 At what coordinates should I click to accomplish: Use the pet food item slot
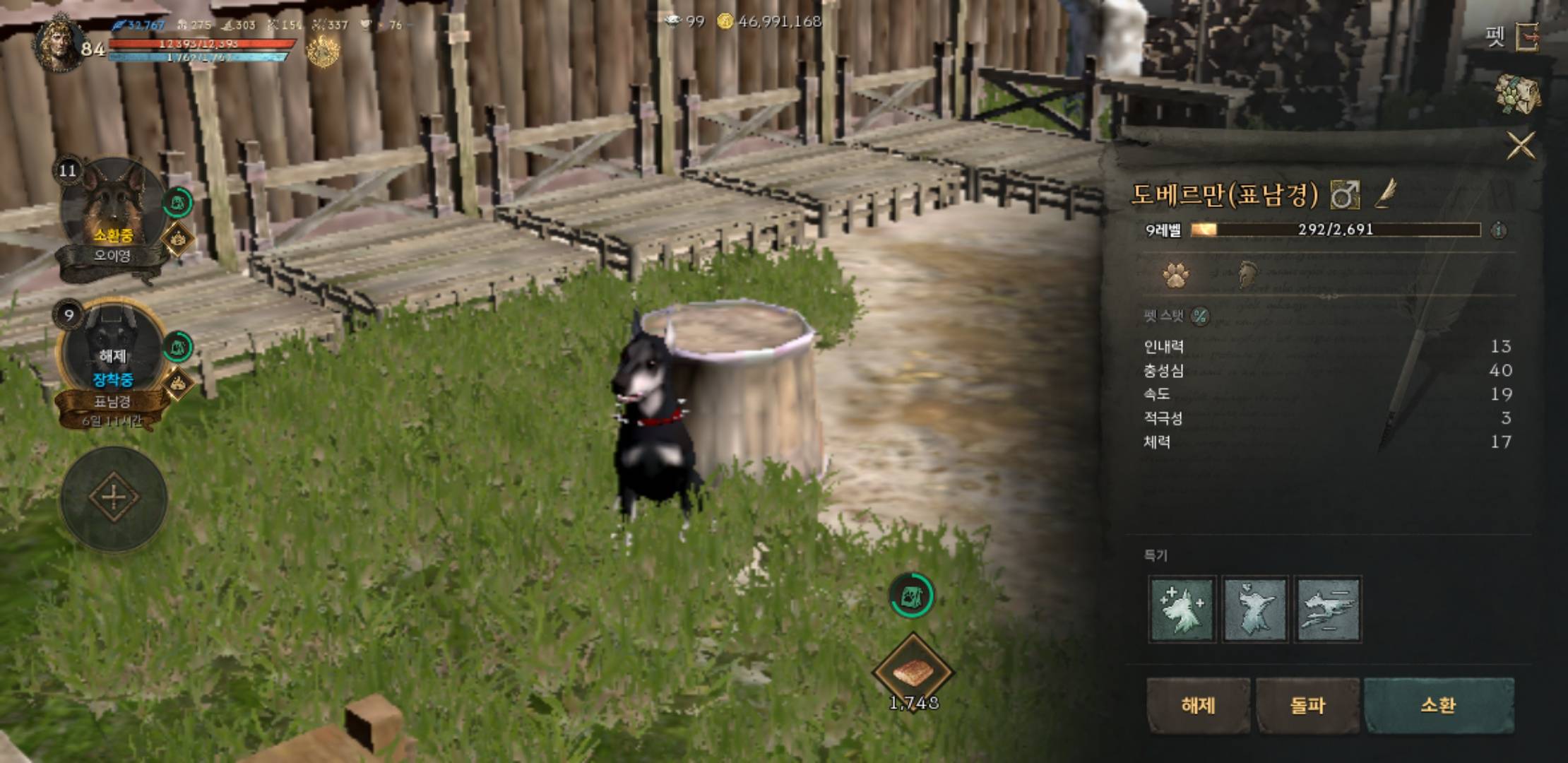click(x=913, y=672)
